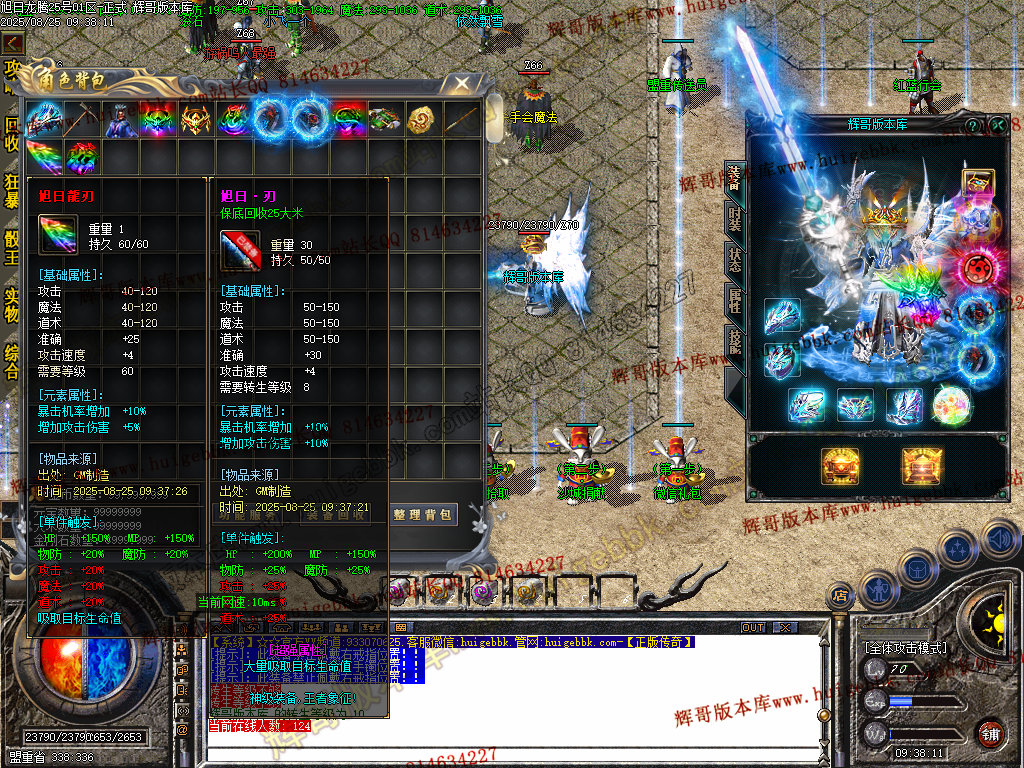
Task: Close the 角色背包 inventory window
Action: (x=461, y=82)
